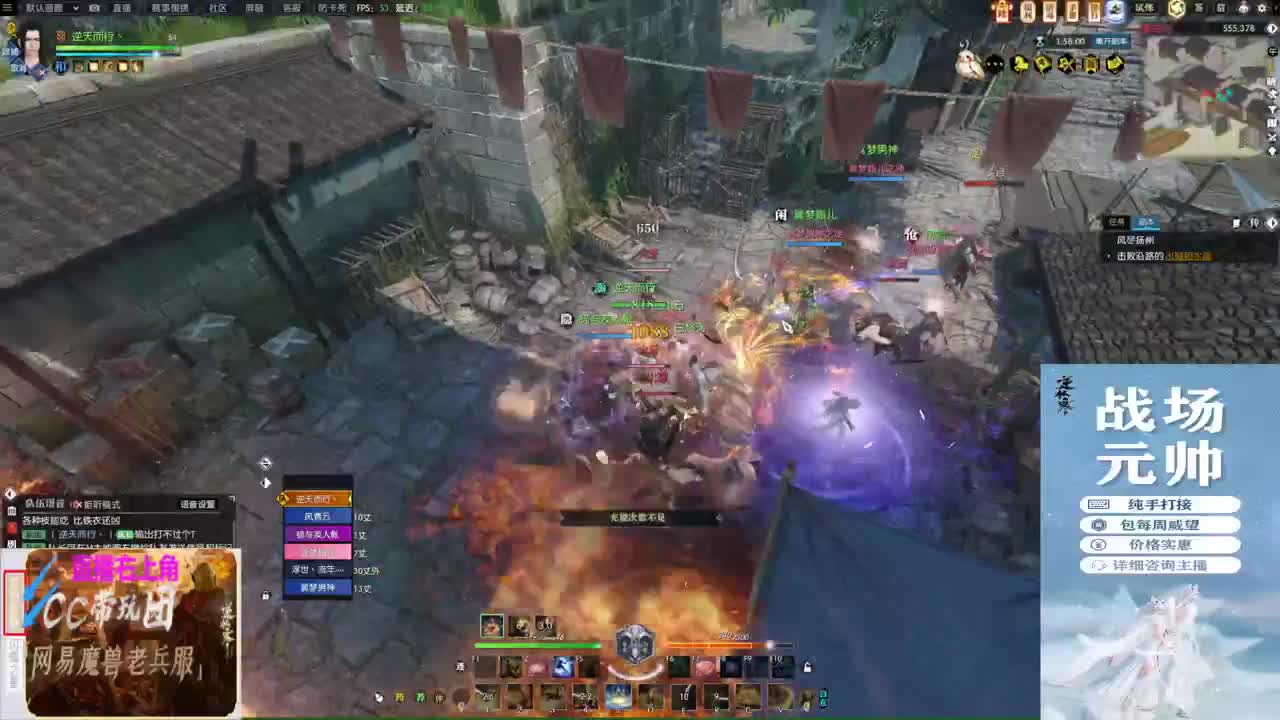Open the 社区 menu in the top bar
The width and height of the screenshot is (1280, 720).
[217, 7]
